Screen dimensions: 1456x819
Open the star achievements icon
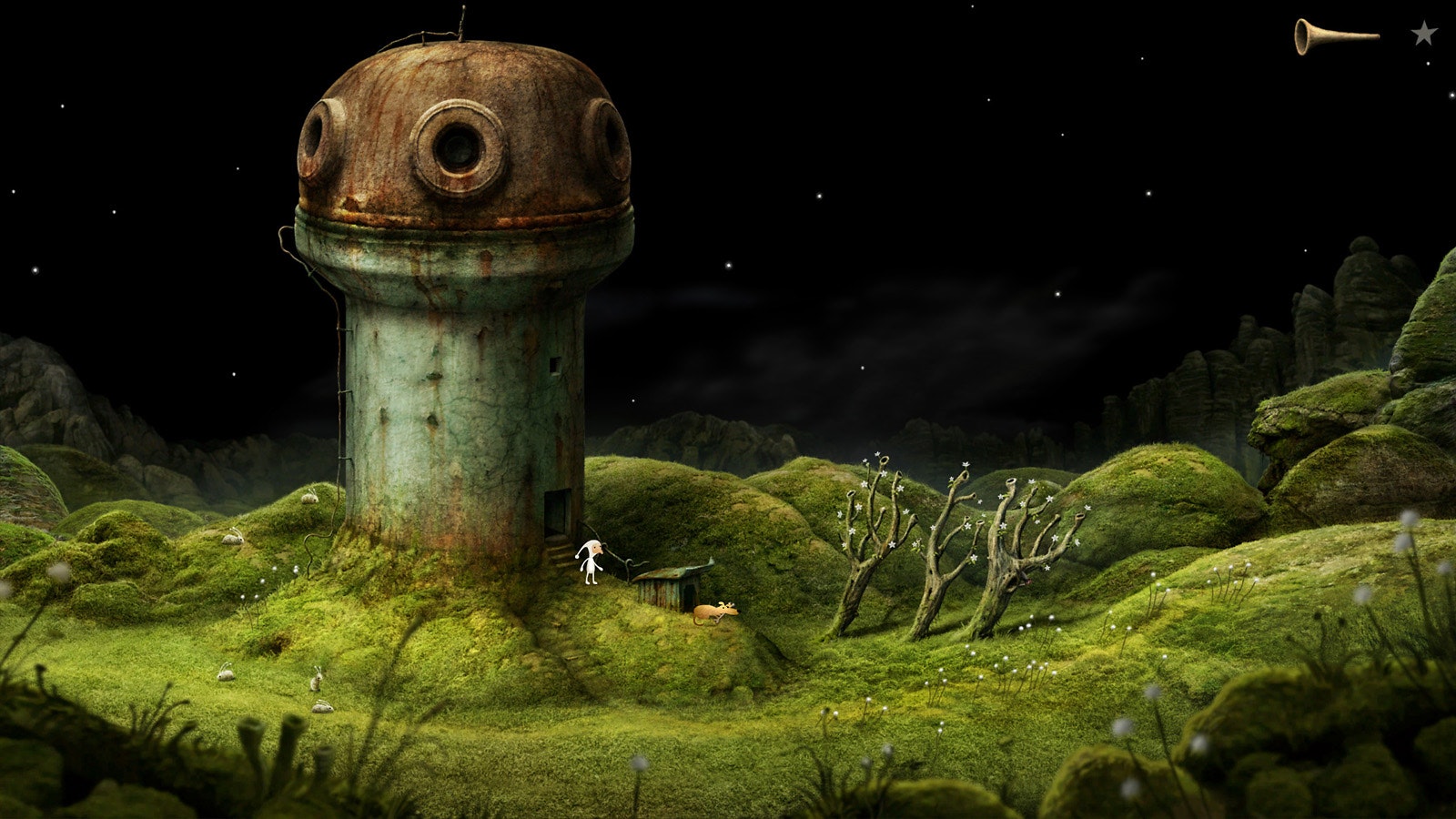pos(1424,34)
